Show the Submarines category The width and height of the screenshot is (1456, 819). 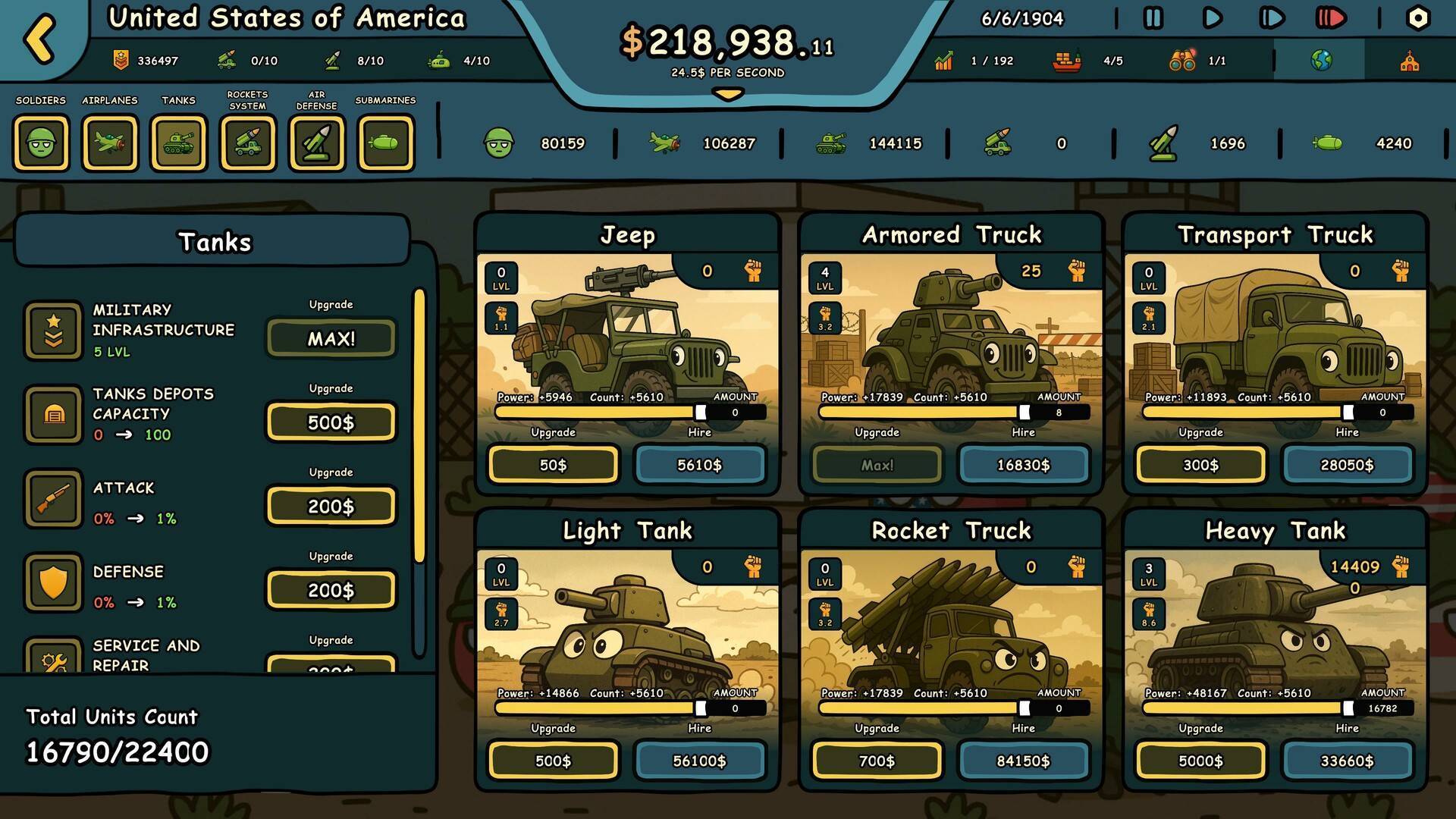pyautogui.click(x=386, y=143)
